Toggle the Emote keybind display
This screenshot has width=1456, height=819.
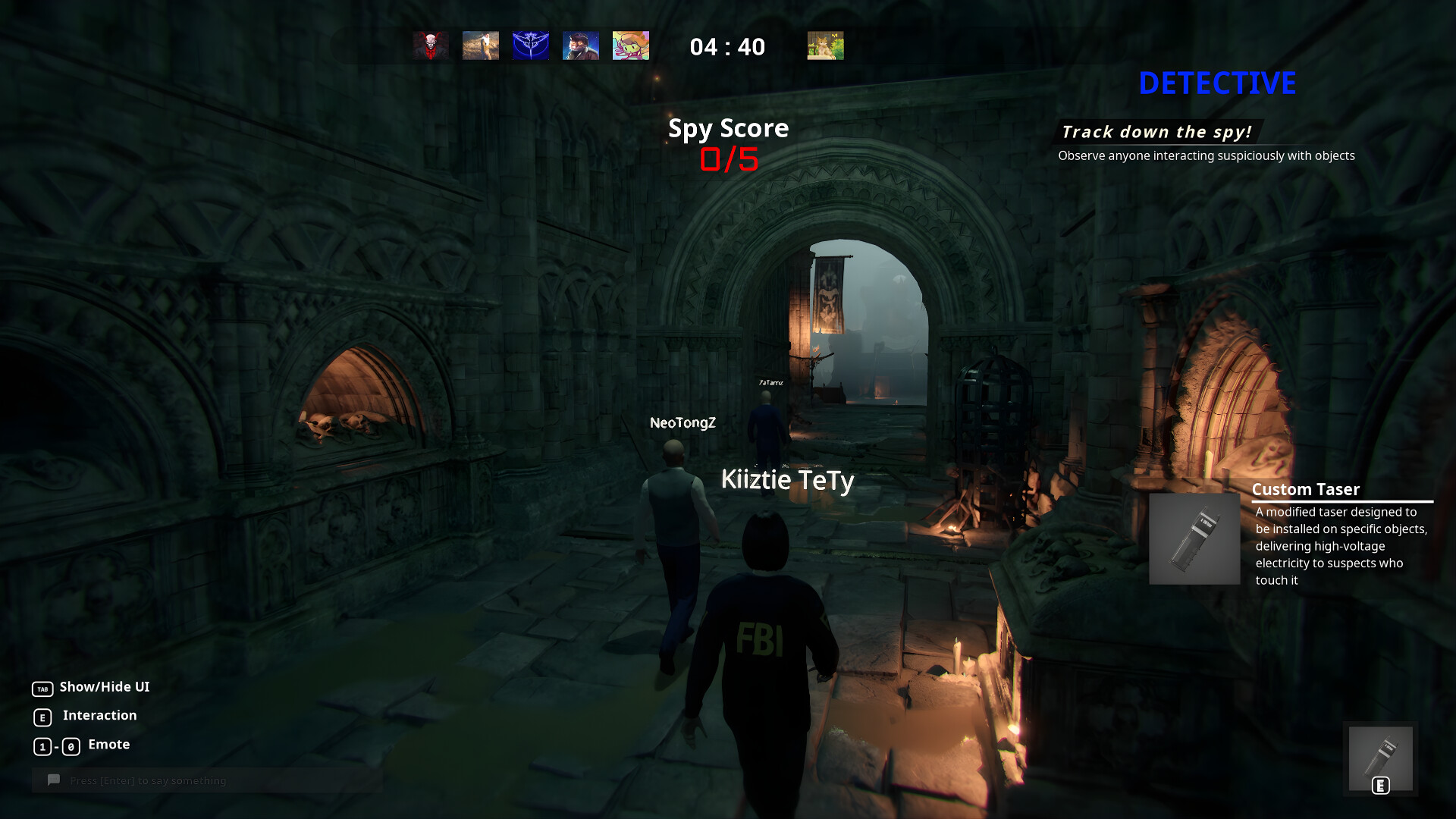point(56,745)
